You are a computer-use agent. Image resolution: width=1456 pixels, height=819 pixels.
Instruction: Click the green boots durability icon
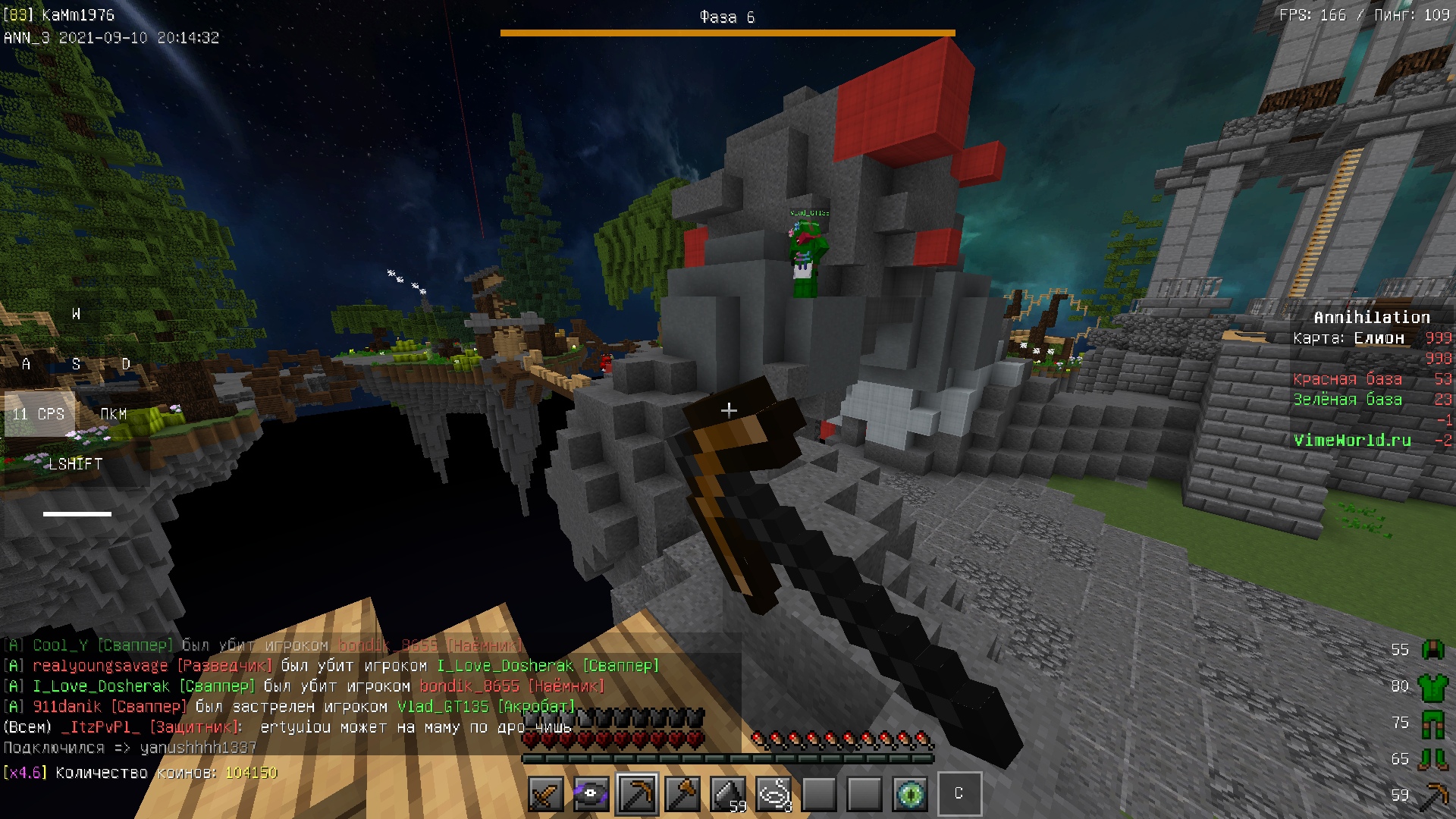tap(1432, 758)
